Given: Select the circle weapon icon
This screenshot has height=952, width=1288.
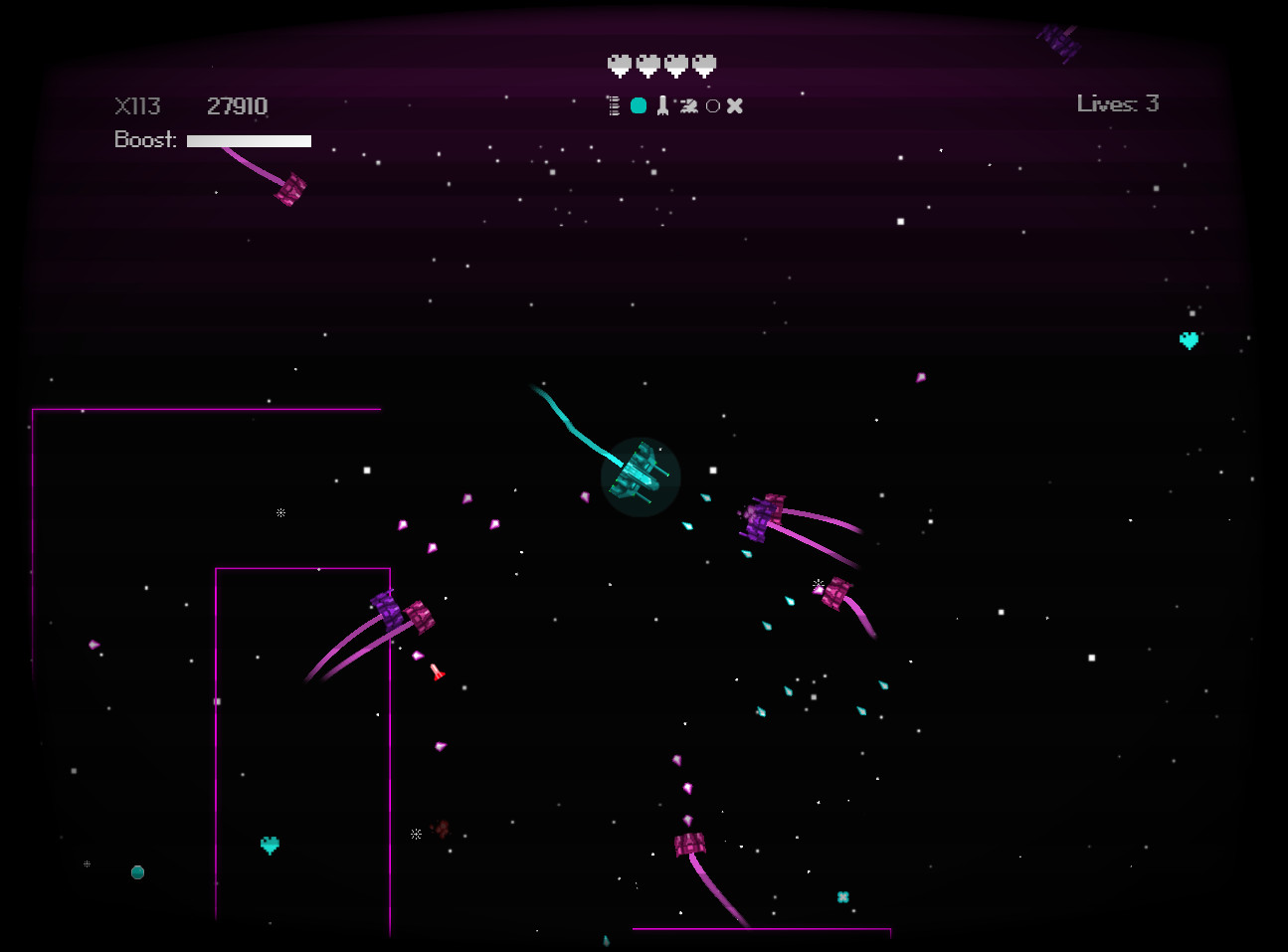Looking at the screenshot, I should [712, 104].
